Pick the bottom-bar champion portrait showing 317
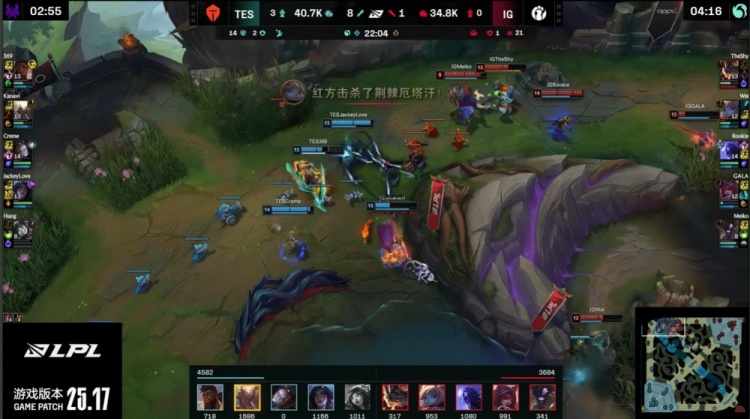The height and width of the screenshot is (419, 750). click(x=395, y=397)
